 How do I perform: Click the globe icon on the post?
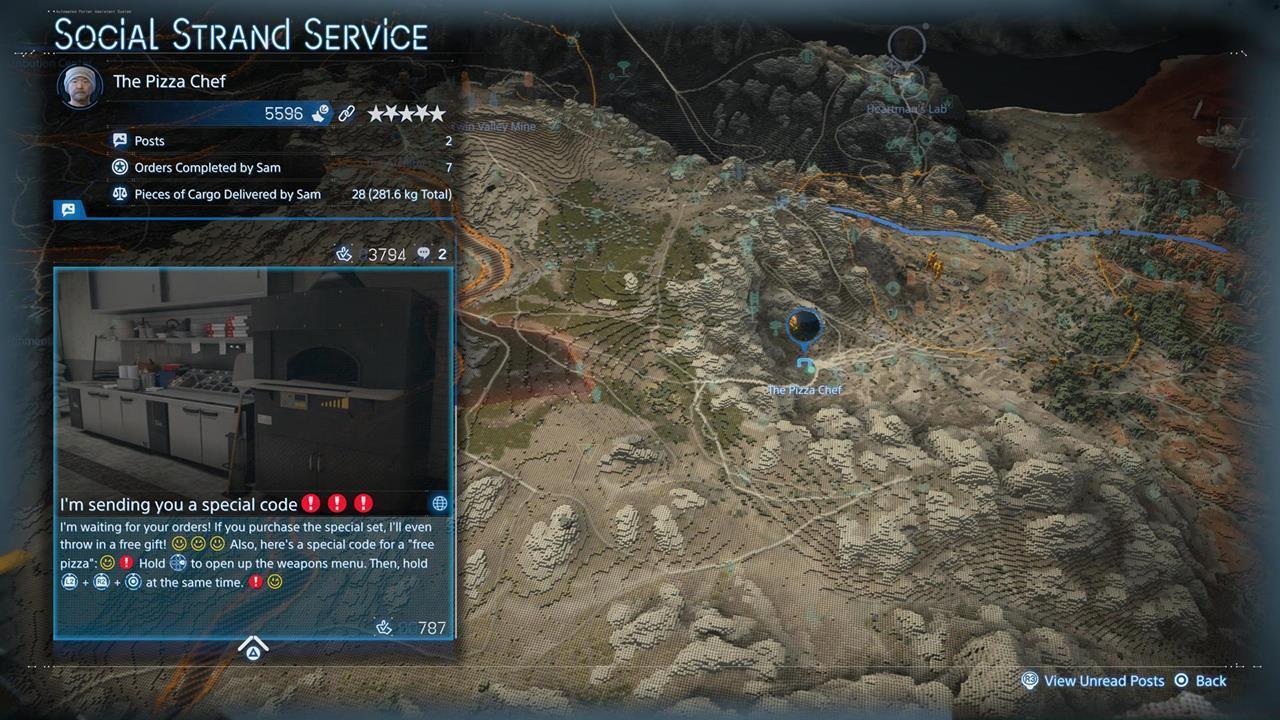click(x=439, y=504)
